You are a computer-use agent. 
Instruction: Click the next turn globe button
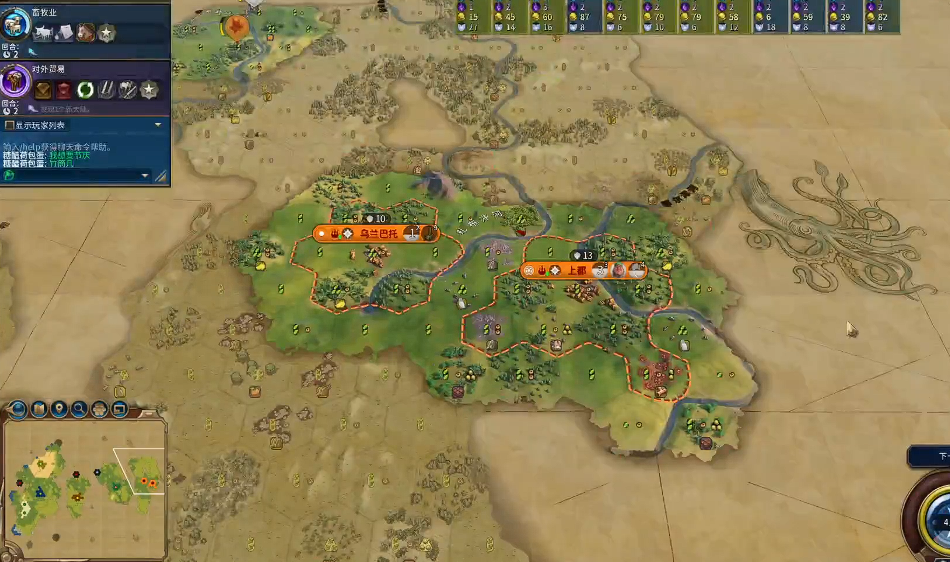(x=938, y=520)
